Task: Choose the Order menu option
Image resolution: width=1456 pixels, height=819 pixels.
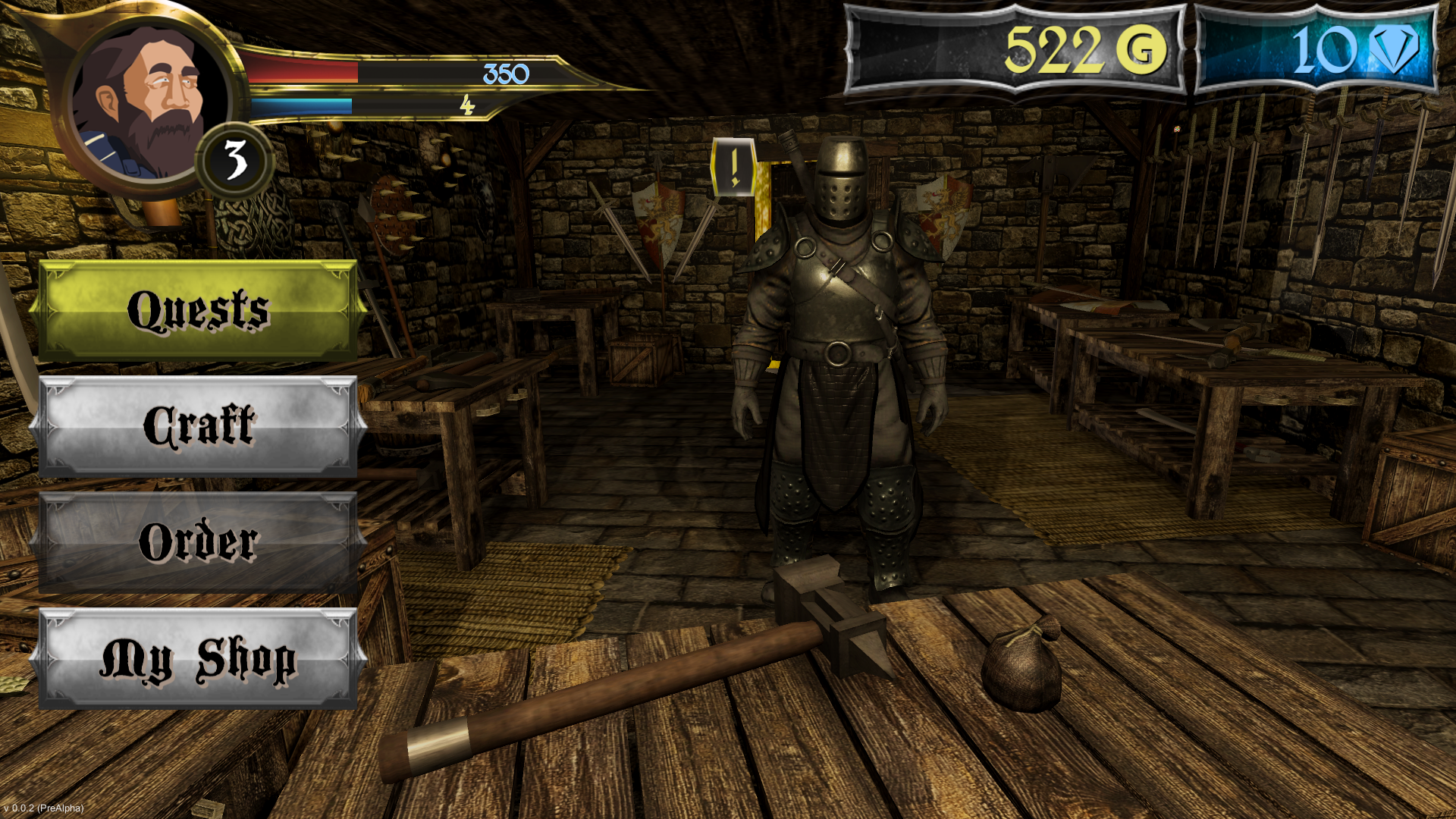Action: pos(198,542)
